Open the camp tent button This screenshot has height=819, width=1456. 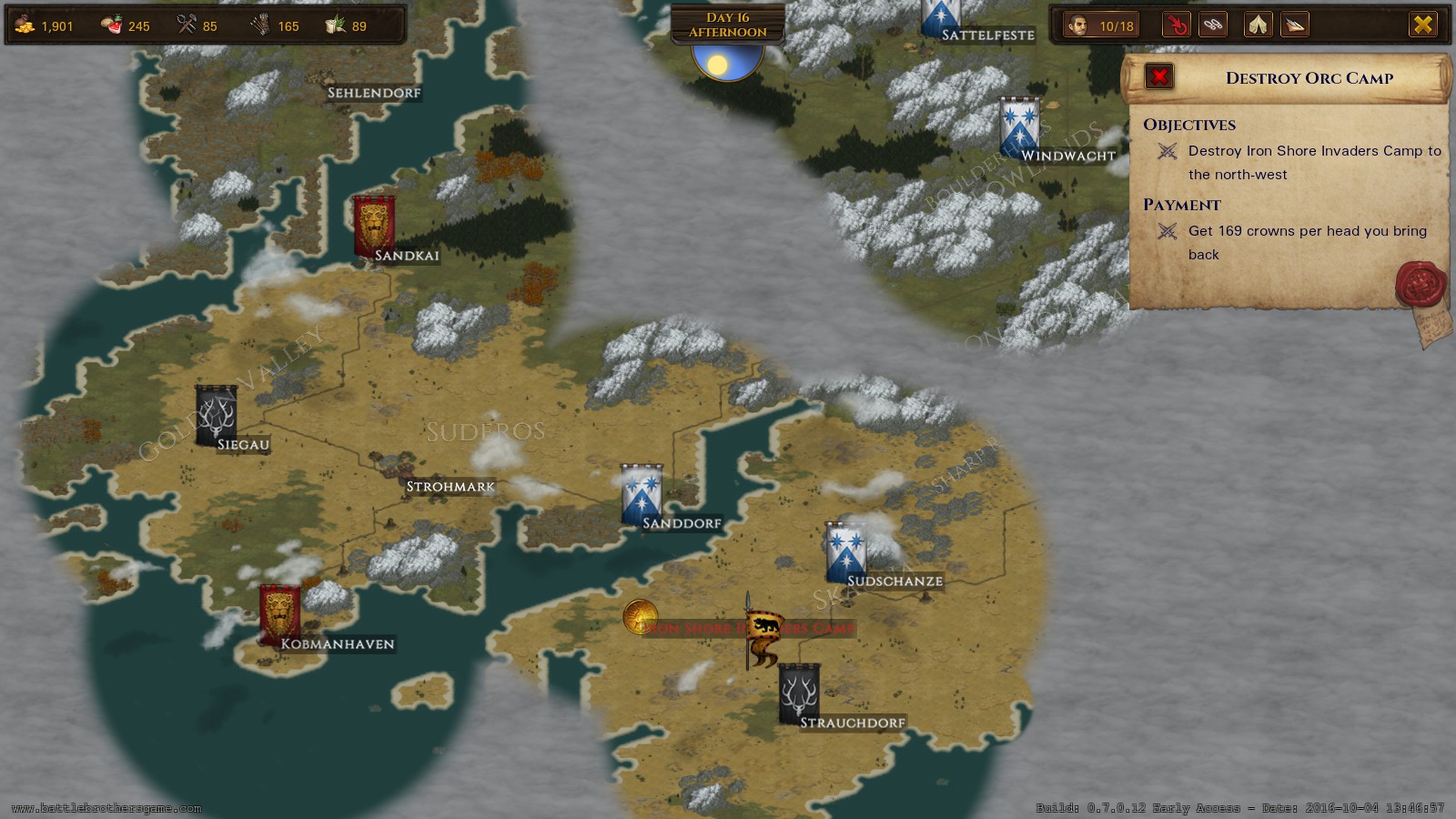point(1259,25)
